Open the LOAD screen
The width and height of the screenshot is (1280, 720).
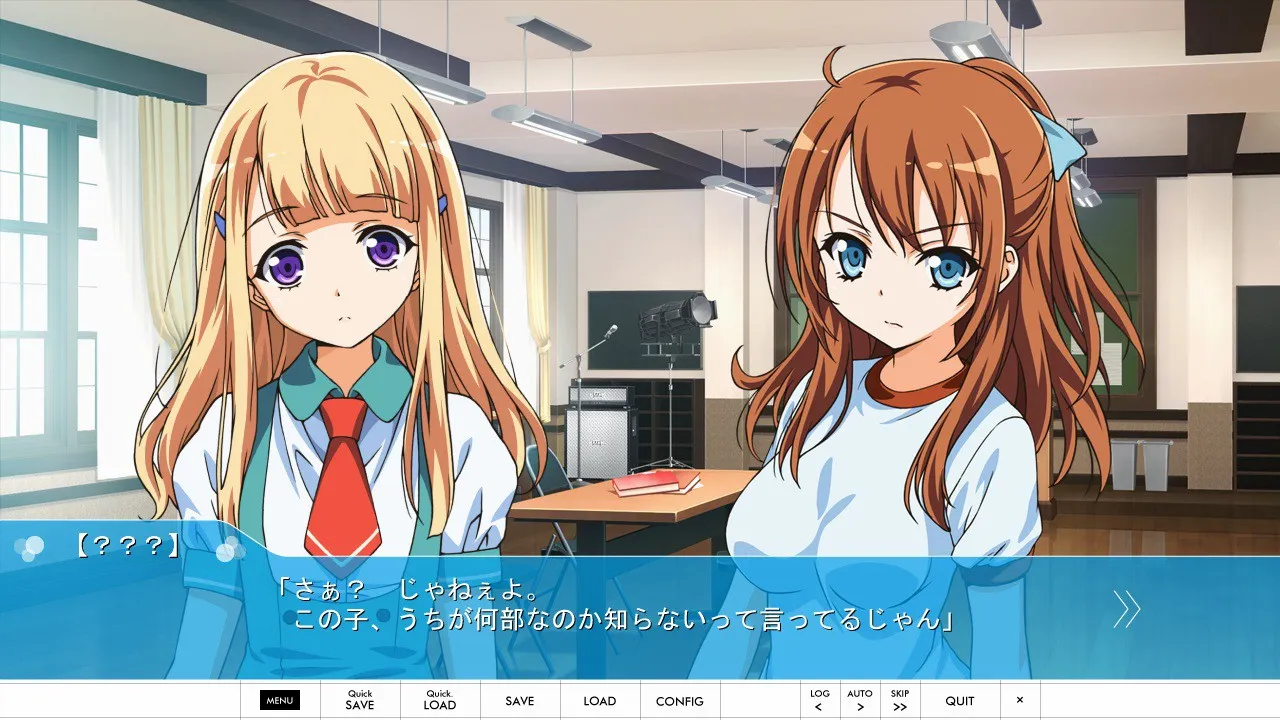pyautogui.click(x=600, y=701)
